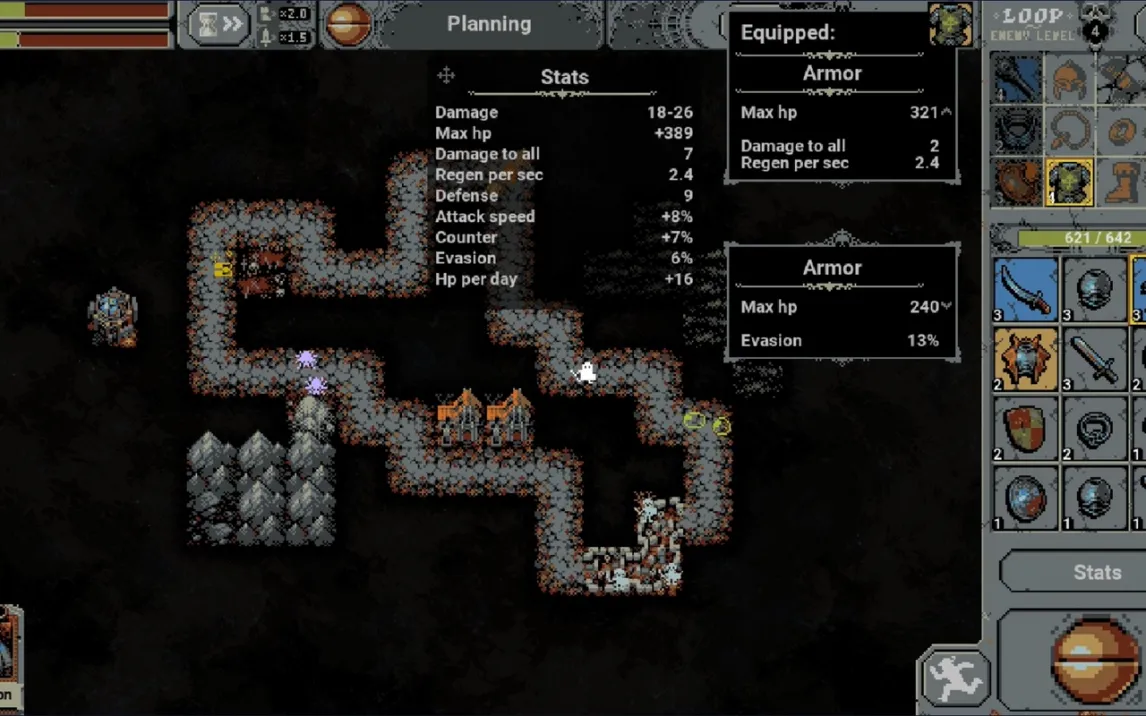Screen dimensions: 1146x716
Task: Choose the blue round shield item
Action: click(x=1026, y=497)
